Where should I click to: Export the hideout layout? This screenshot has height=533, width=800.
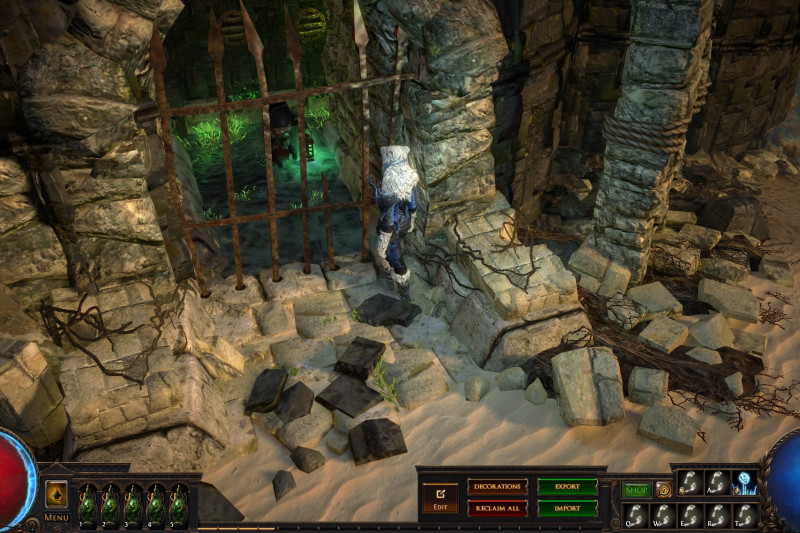coord(567,486)
